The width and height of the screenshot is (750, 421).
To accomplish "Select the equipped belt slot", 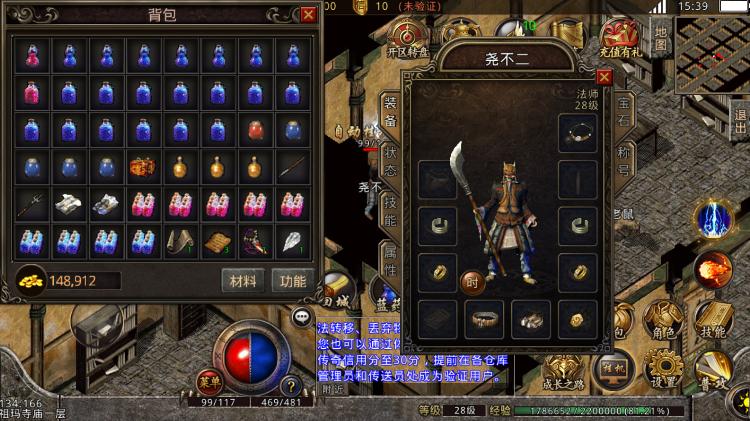I will pos(485,320).
